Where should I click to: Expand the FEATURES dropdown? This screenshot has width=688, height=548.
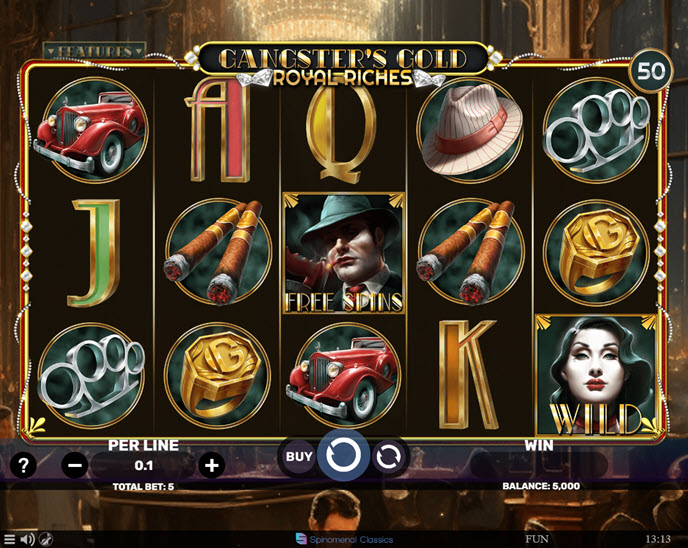(x=94, y=49)
